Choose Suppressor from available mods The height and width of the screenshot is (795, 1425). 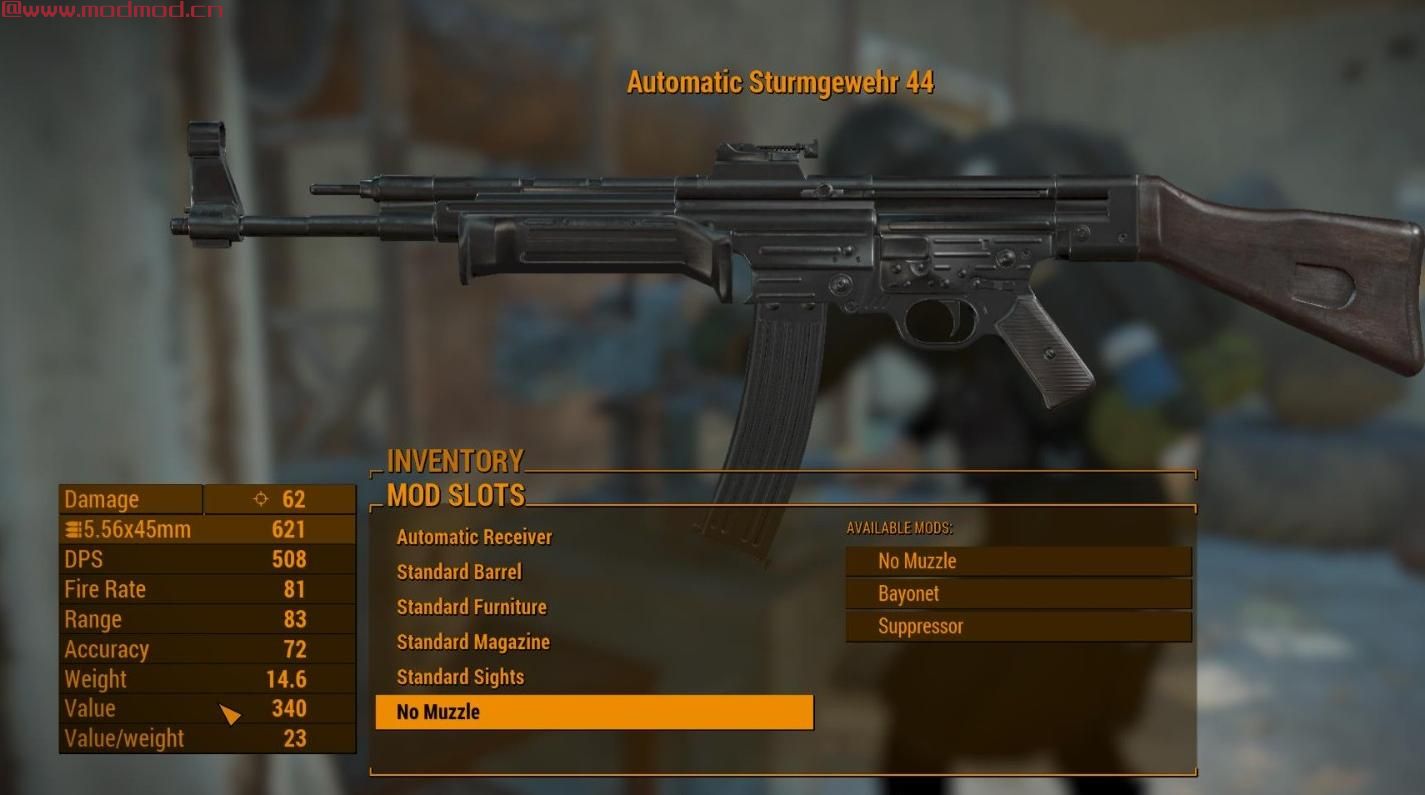pyautogui.click(x=1018, y=626)
